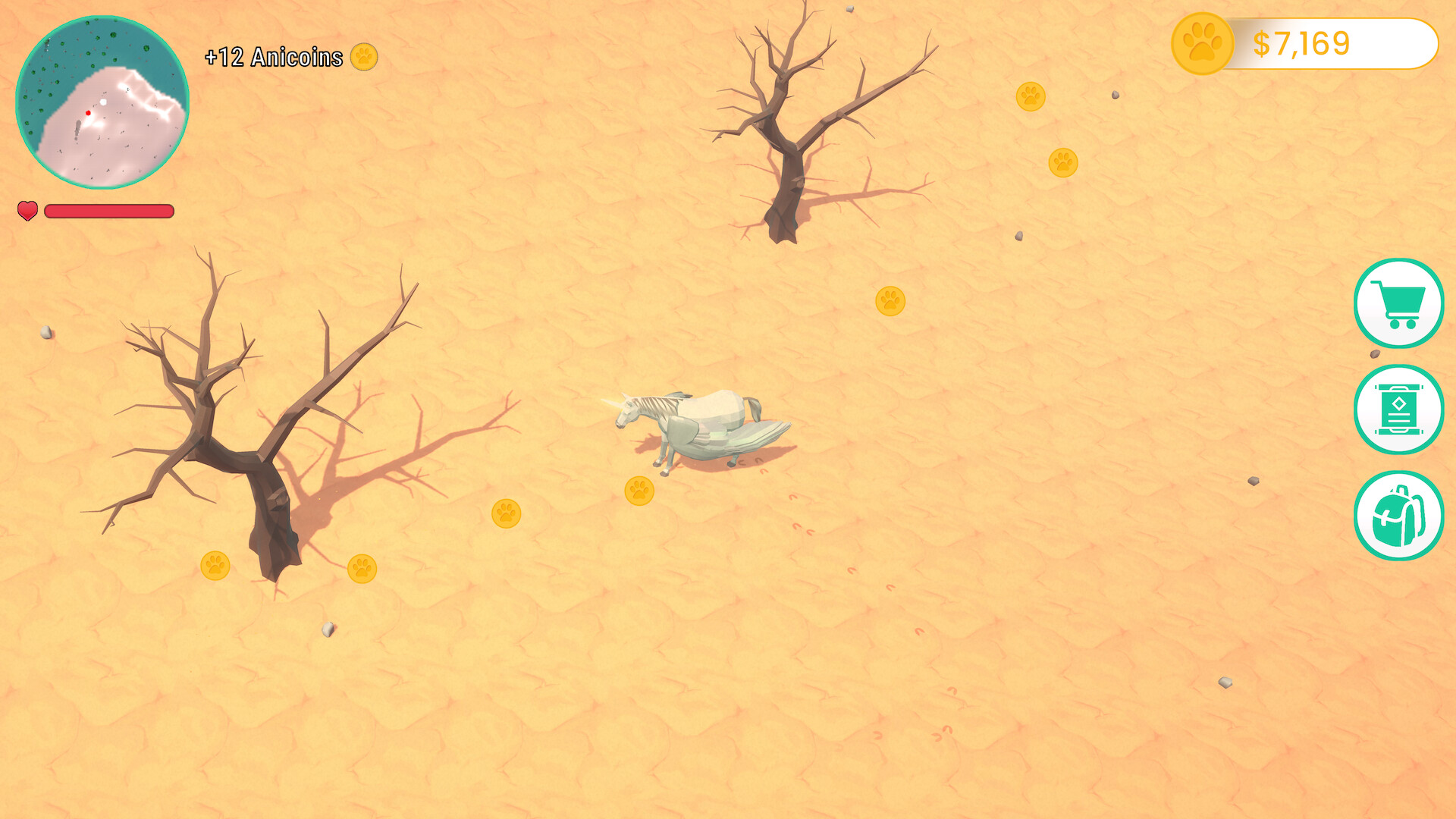Screen dimensions: 1456x819
Task: Open the quest scroll panel
Action: (1399, 409)
